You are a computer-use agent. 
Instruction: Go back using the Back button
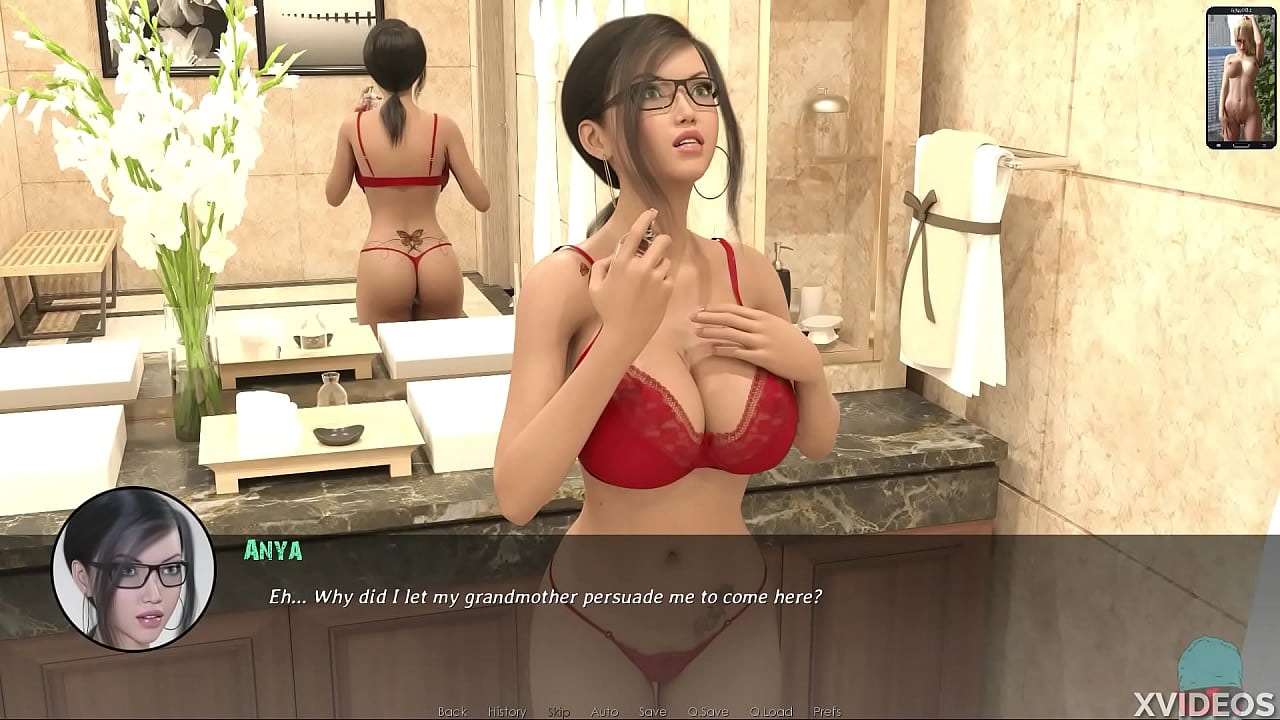[x=452, y=712]
